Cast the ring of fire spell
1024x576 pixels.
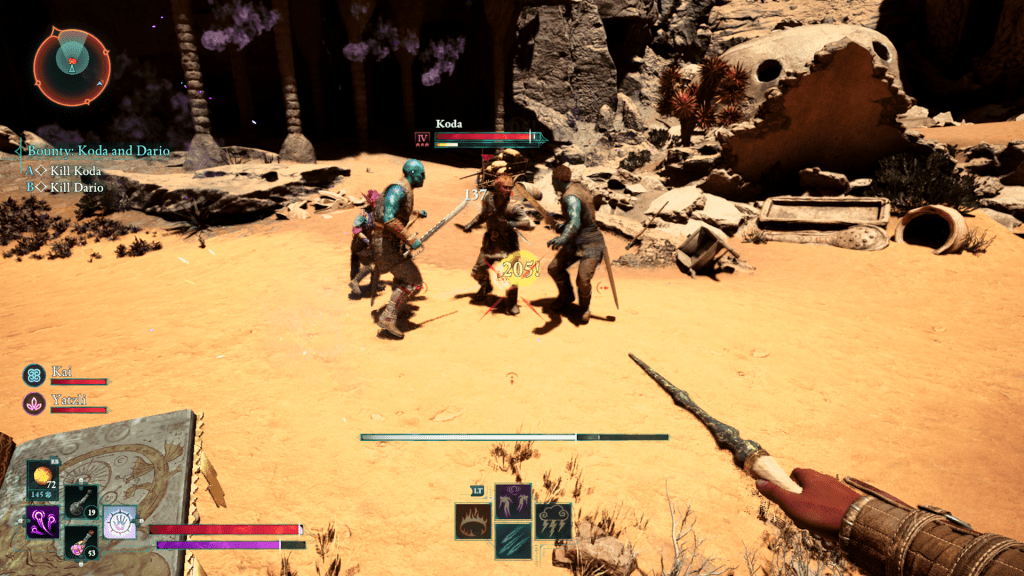click(x=473, y=522)
